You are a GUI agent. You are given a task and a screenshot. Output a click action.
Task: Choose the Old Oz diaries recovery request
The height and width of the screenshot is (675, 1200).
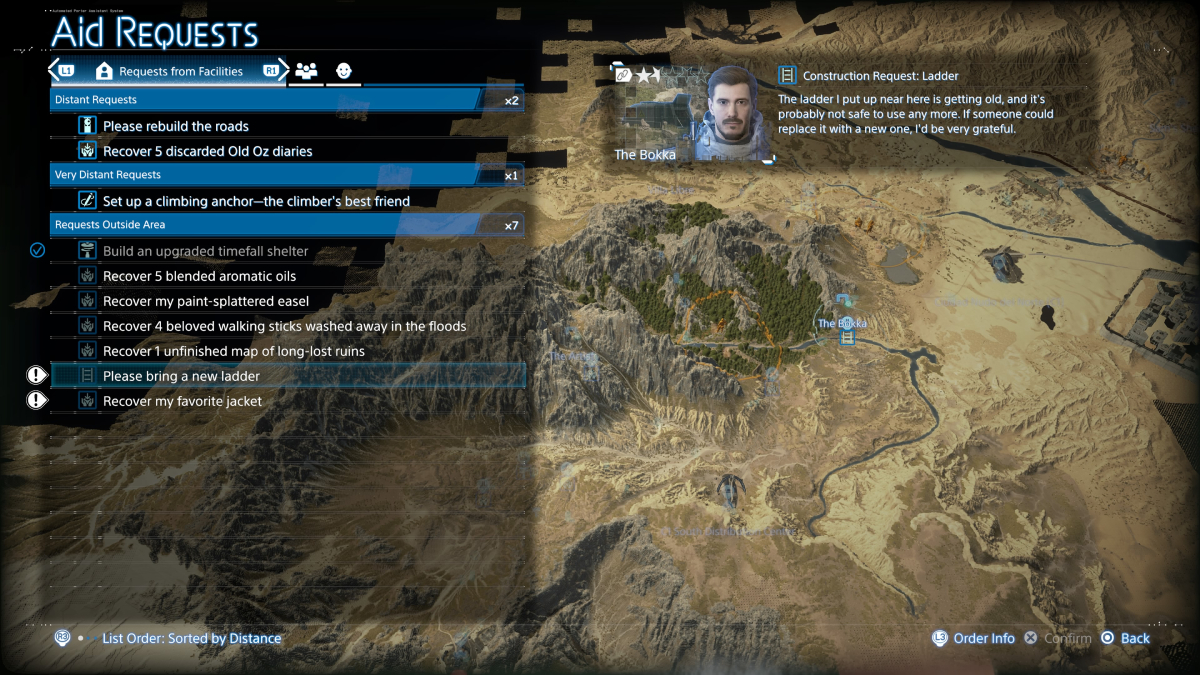[207, 151]
